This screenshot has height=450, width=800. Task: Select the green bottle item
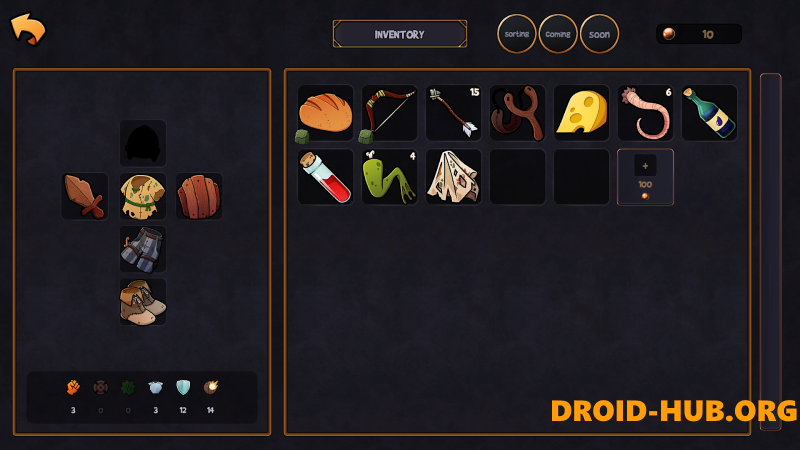point(709,113)
